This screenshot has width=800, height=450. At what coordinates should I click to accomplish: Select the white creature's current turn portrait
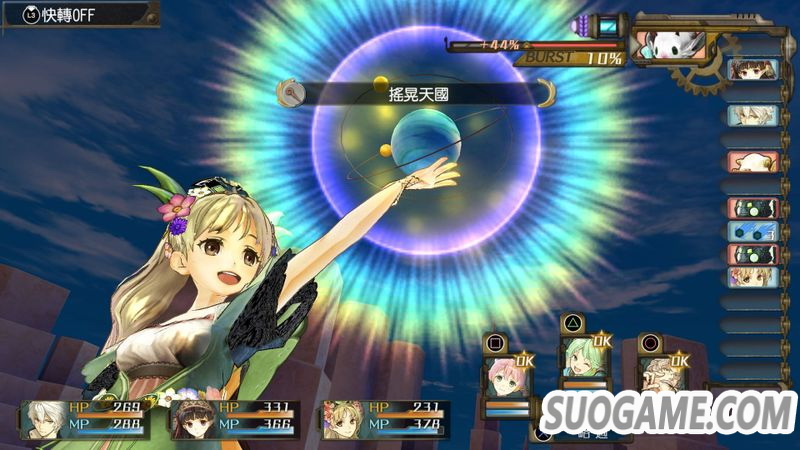tap(670, 45)
